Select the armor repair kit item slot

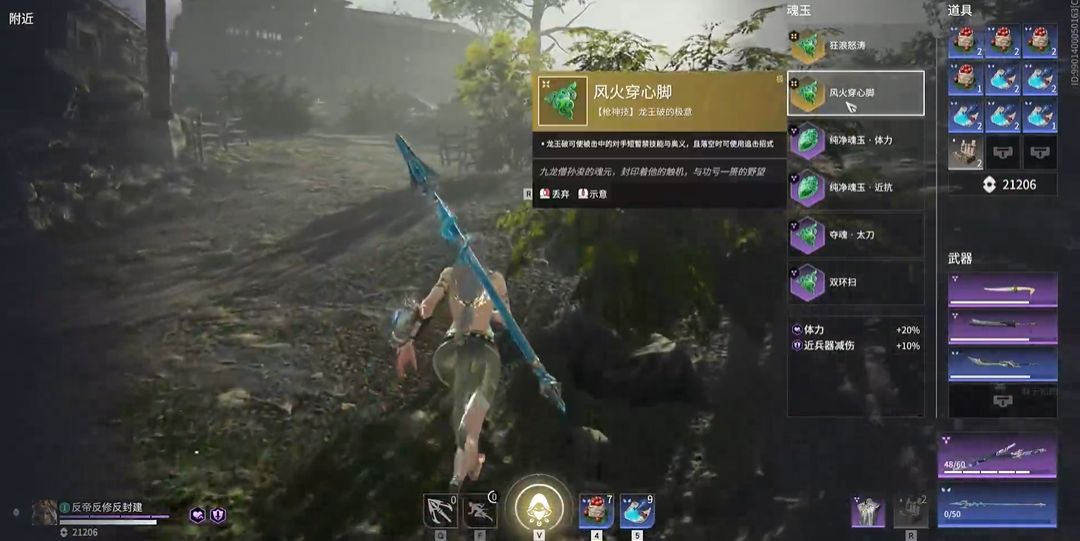[966, 151]
